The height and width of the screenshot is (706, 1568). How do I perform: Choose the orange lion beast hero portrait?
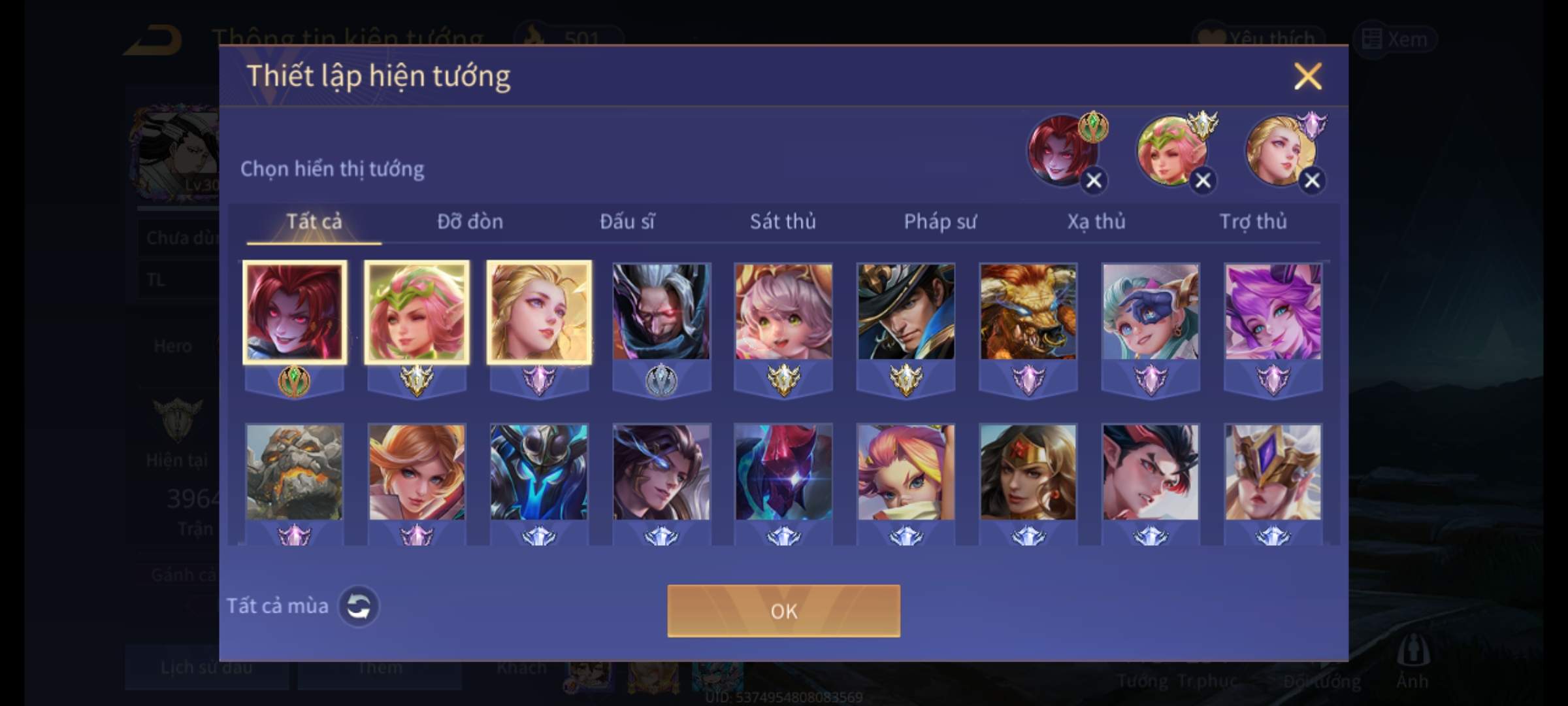(1028, 312)
